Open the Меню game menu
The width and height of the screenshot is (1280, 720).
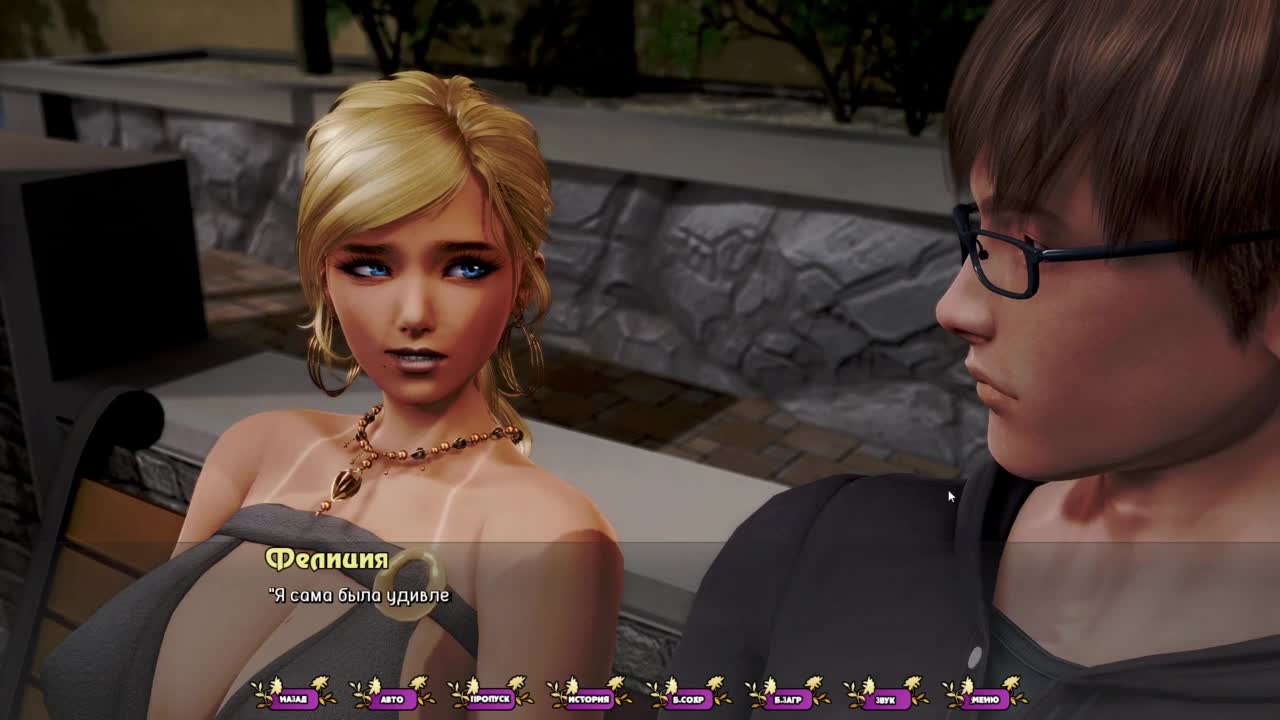pyautogui.click(x=984, y=699)
